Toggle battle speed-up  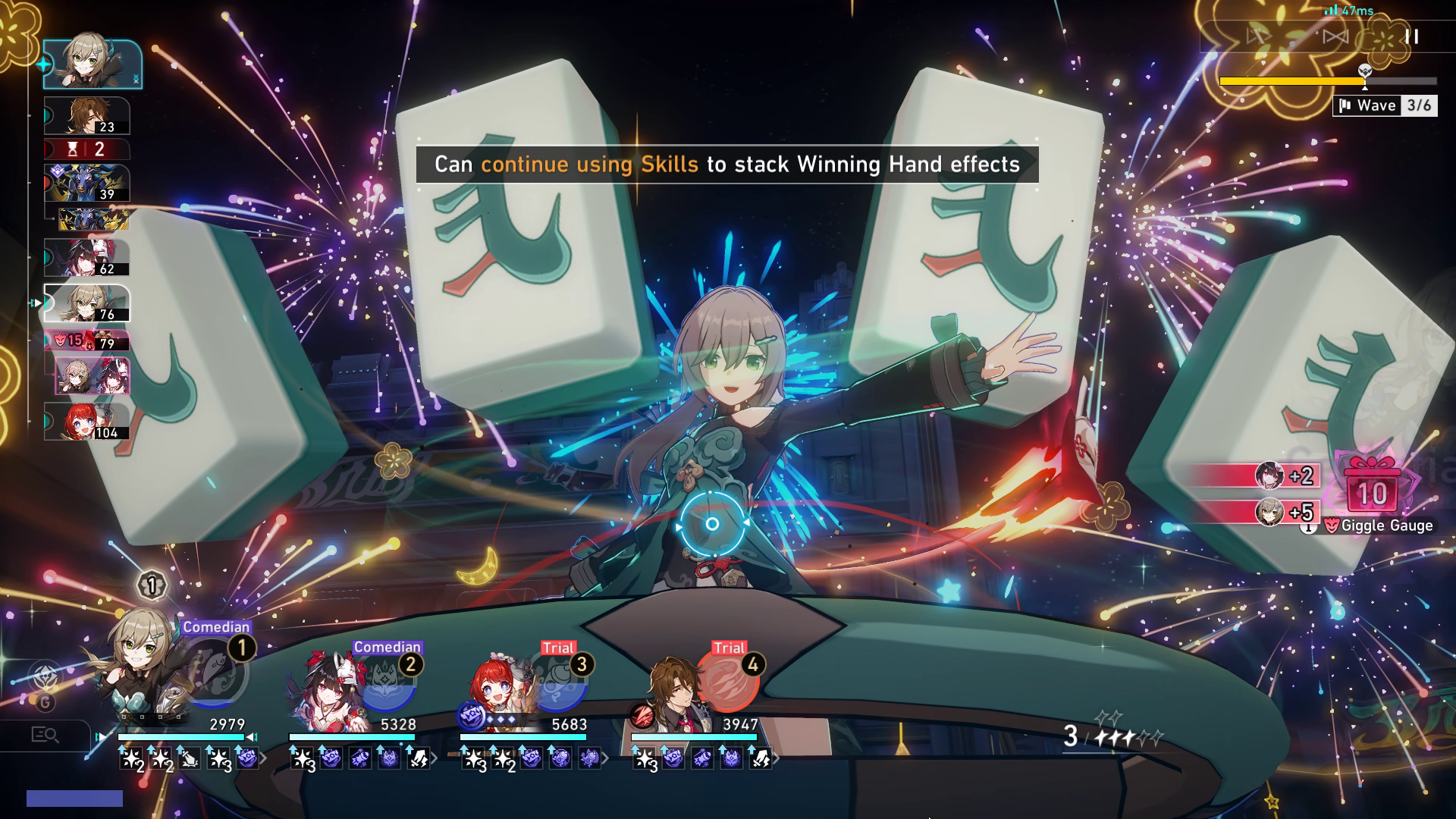pos(1335,36)
